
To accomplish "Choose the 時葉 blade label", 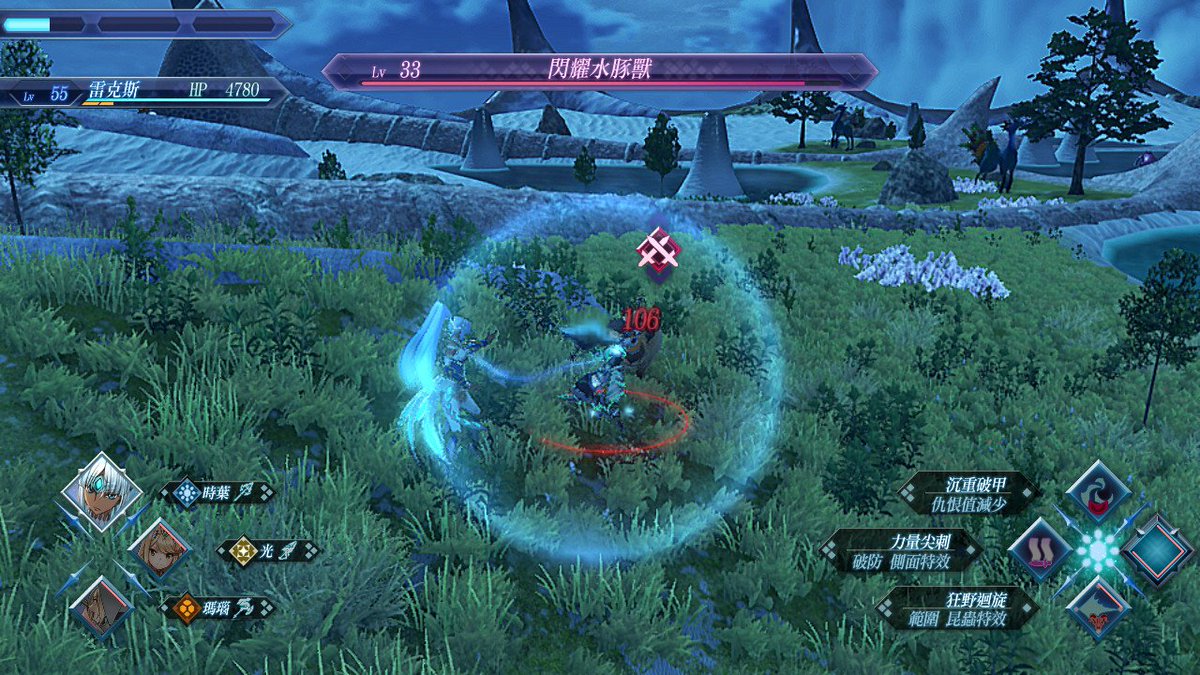I will (218, 492).
